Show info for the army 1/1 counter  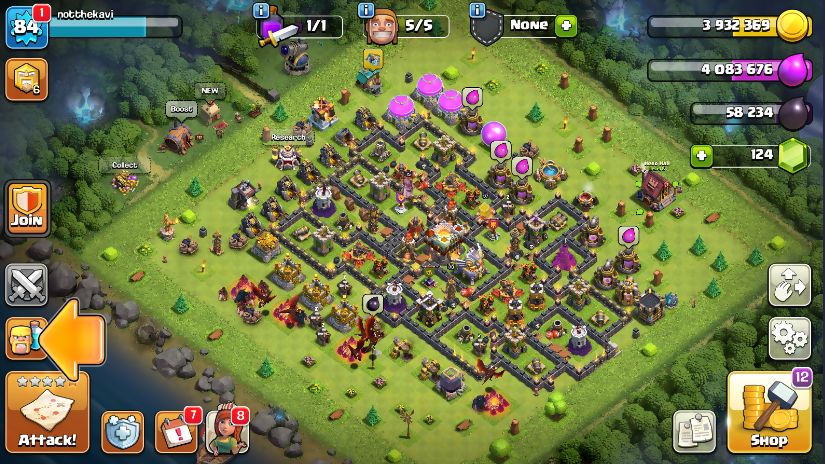click(263, 10)
